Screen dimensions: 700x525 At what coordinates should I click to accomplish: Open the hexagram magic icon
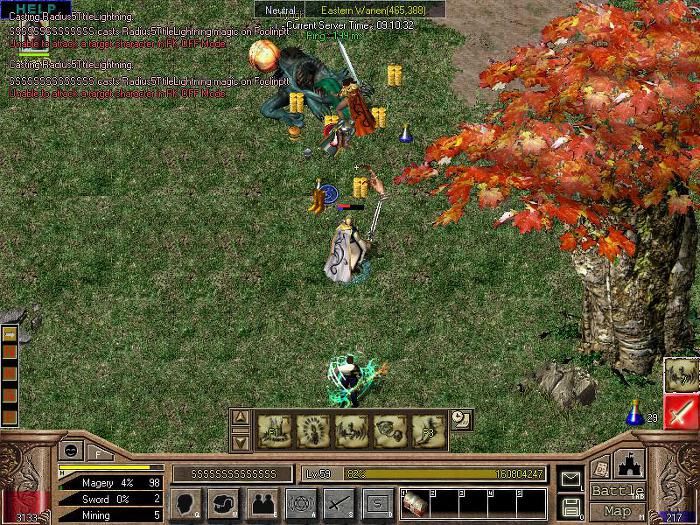point(300,503)
